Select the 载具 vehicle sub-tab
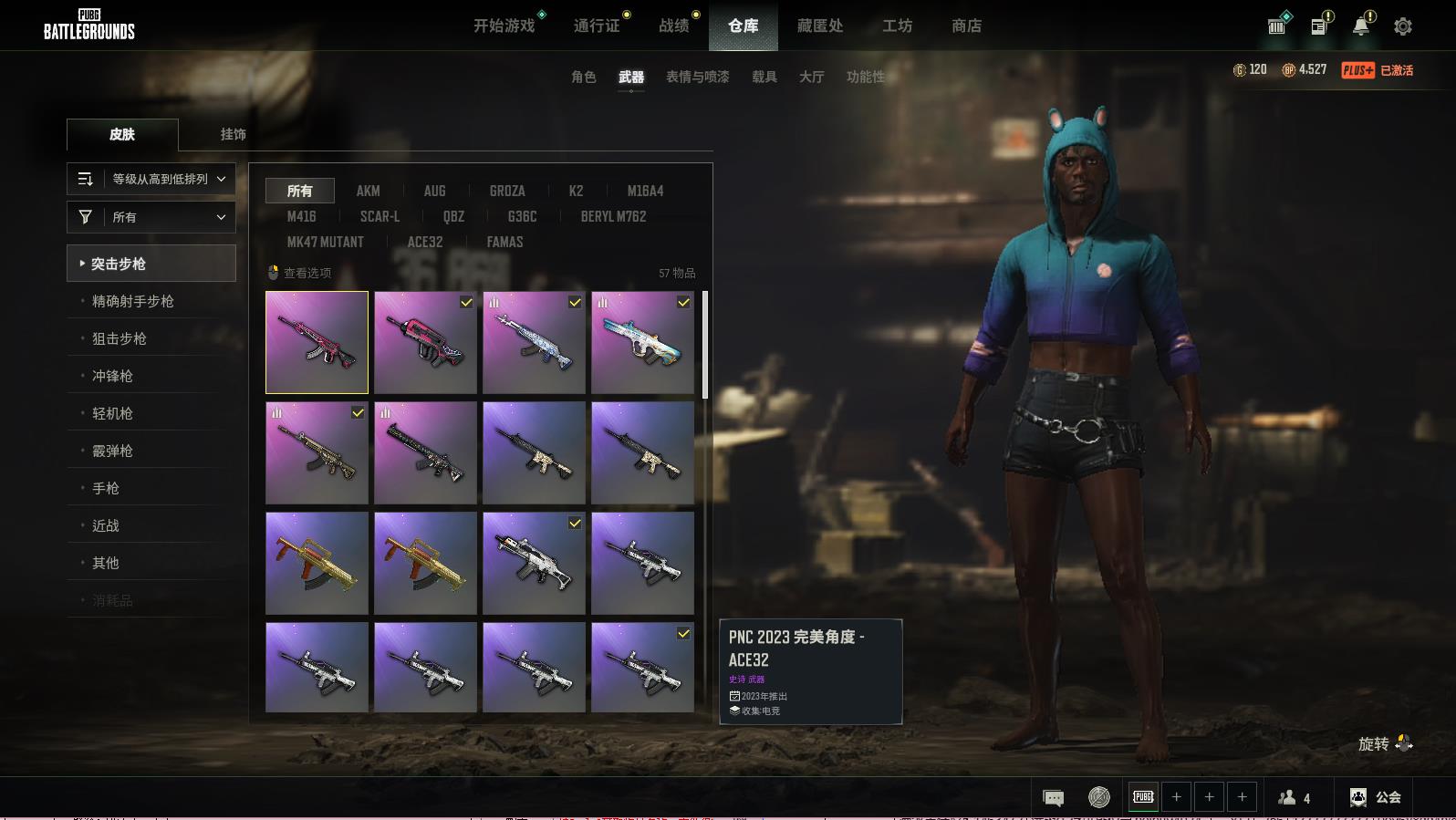1456x820 pixels. pos(764,77)
